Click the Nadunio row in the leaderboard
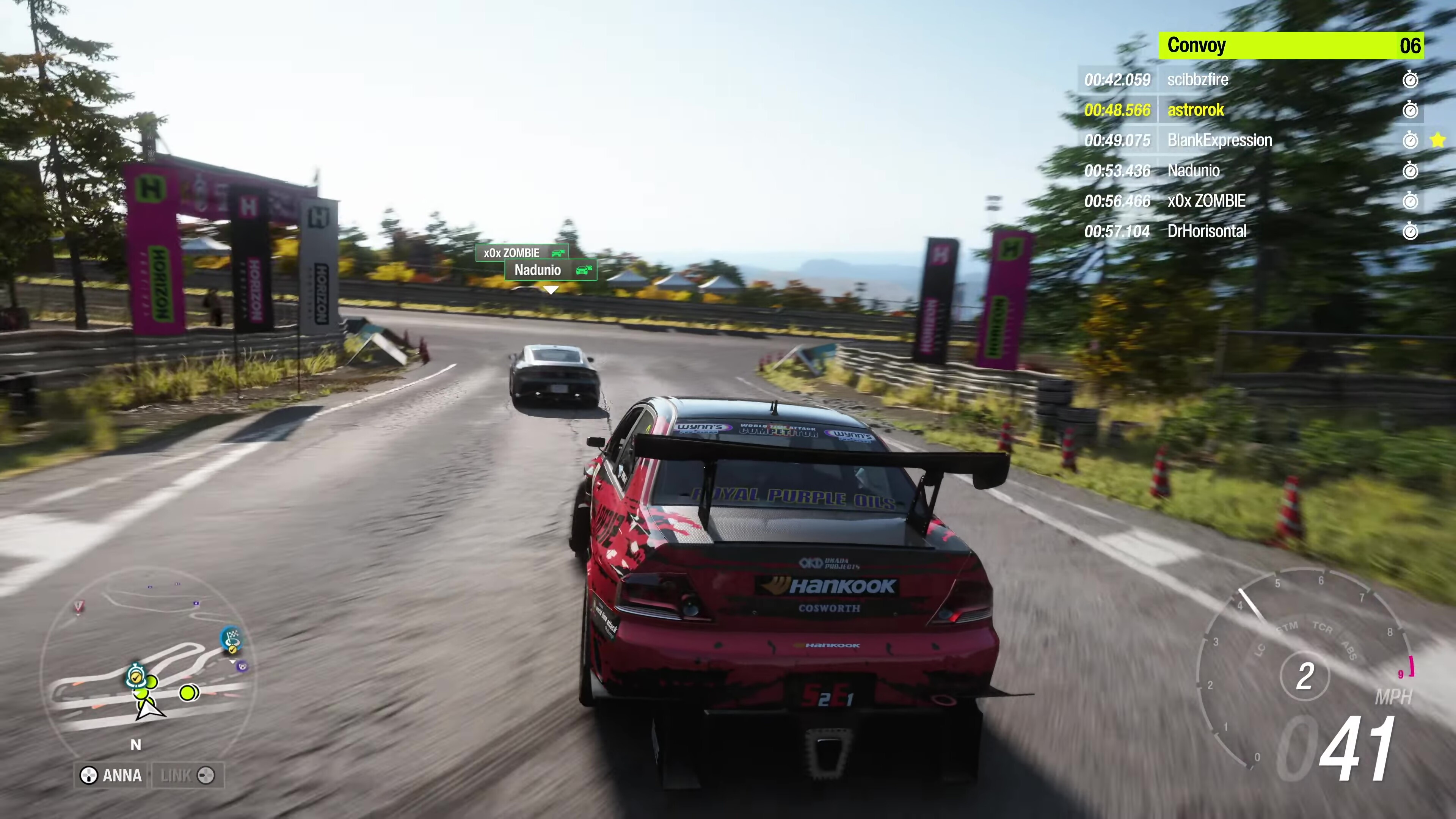The width and height of the screenshot is (1456, 819). coord(1250,170)
